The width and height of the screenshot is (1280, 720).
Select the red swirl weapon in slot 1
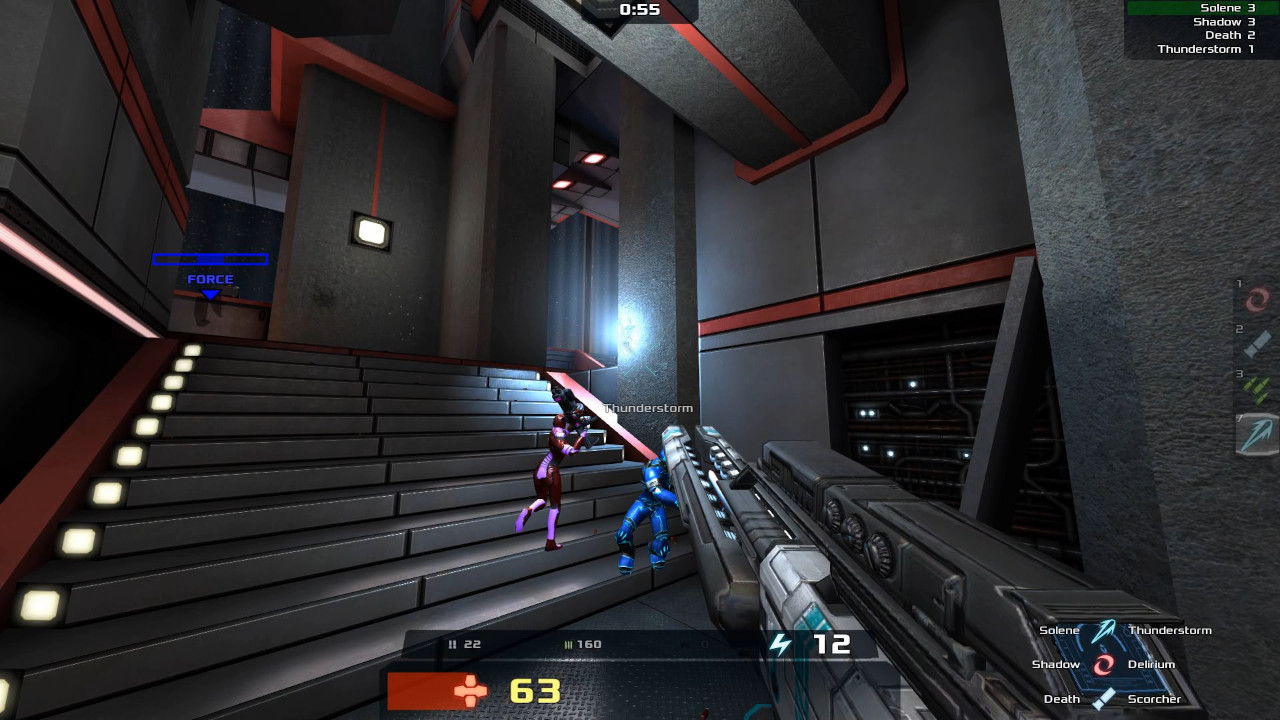click(1257, 298)
